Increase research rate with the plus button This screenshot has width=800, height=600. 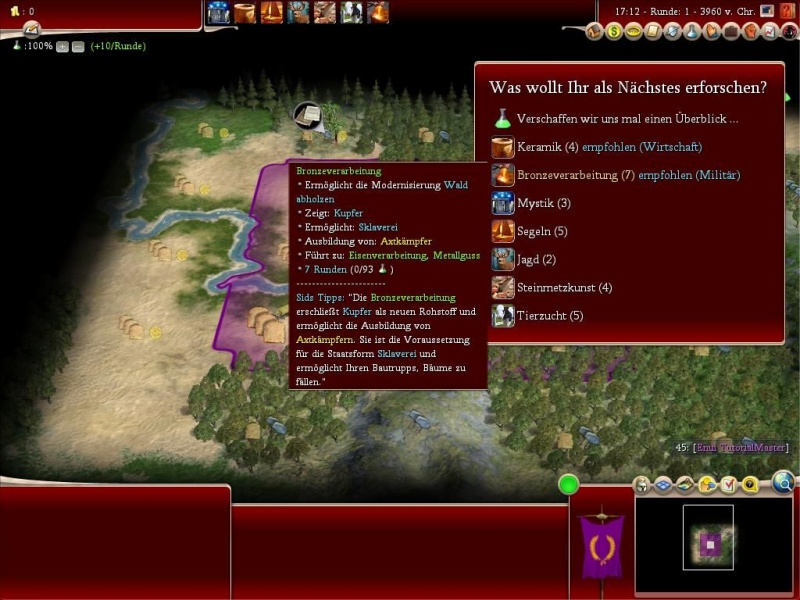(63, 46)
